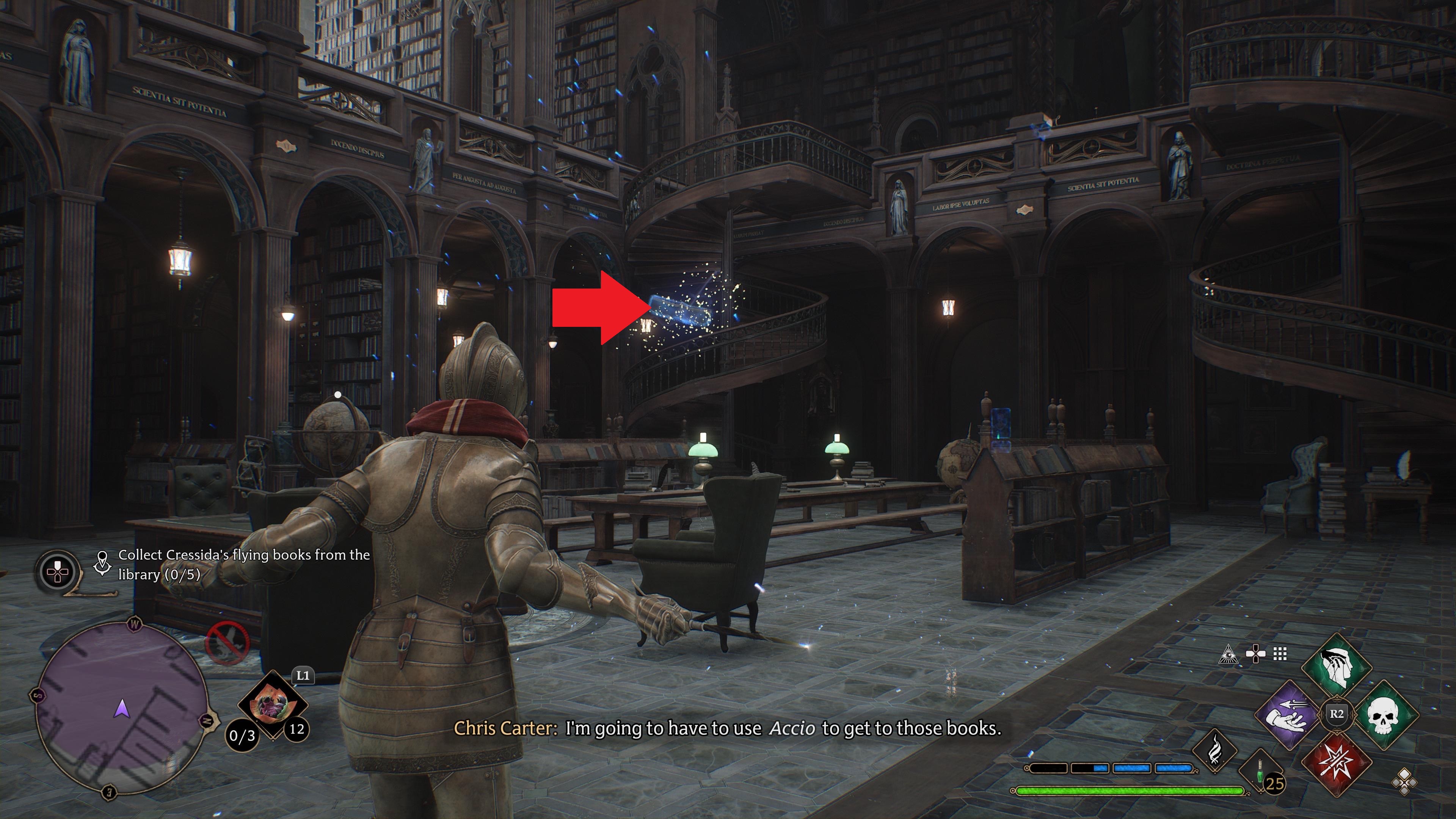Cast the red Expelliarmus spell
The height and width of the screenshot is (819, 1456).
click(x=1336, y=760)
